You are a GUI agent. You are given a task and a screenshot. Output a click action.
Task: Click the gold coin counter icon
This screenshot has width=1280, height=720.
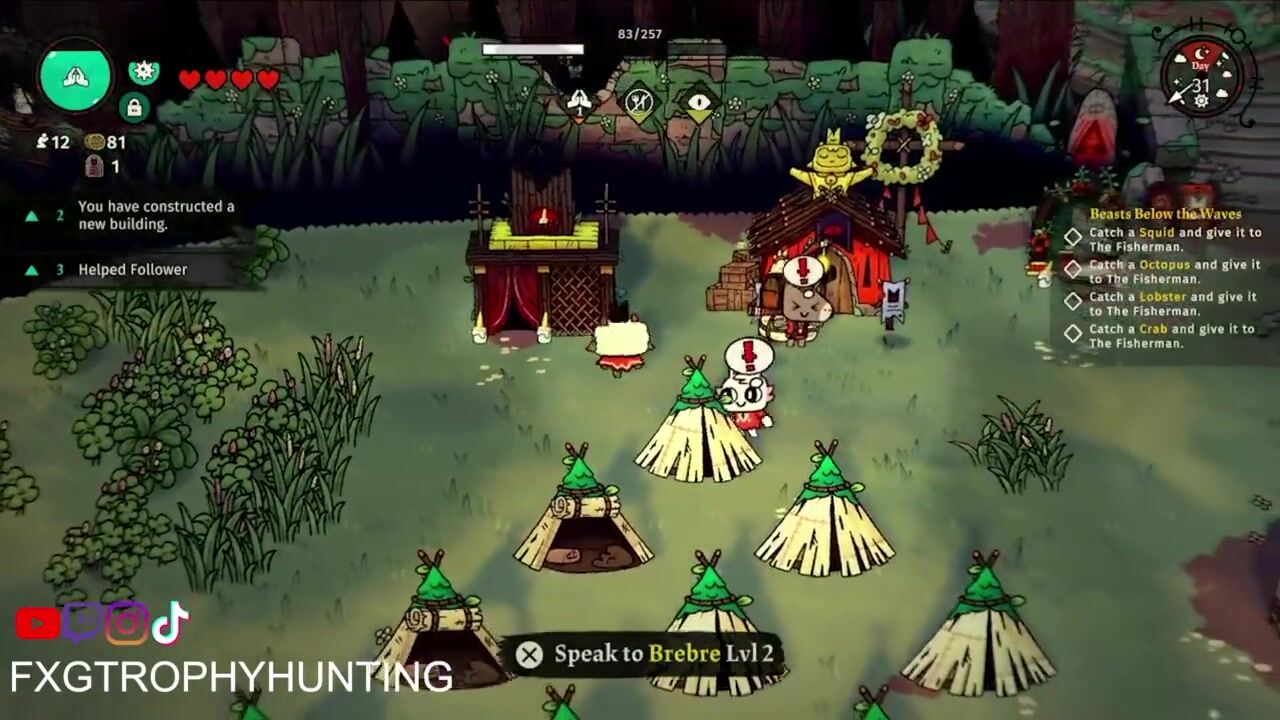(x=95, y=142)
